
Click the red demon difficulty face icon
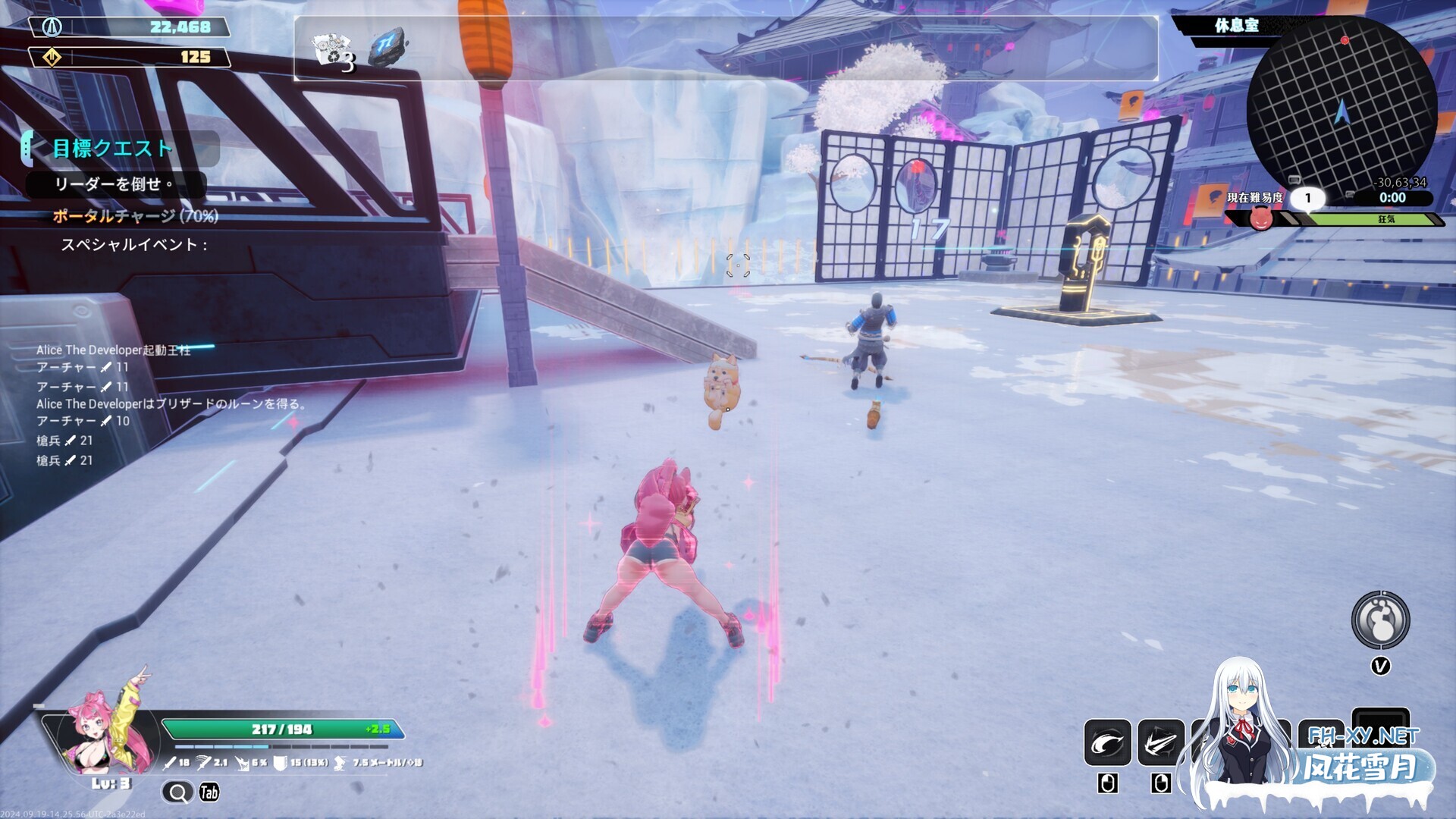[1261, 219]
